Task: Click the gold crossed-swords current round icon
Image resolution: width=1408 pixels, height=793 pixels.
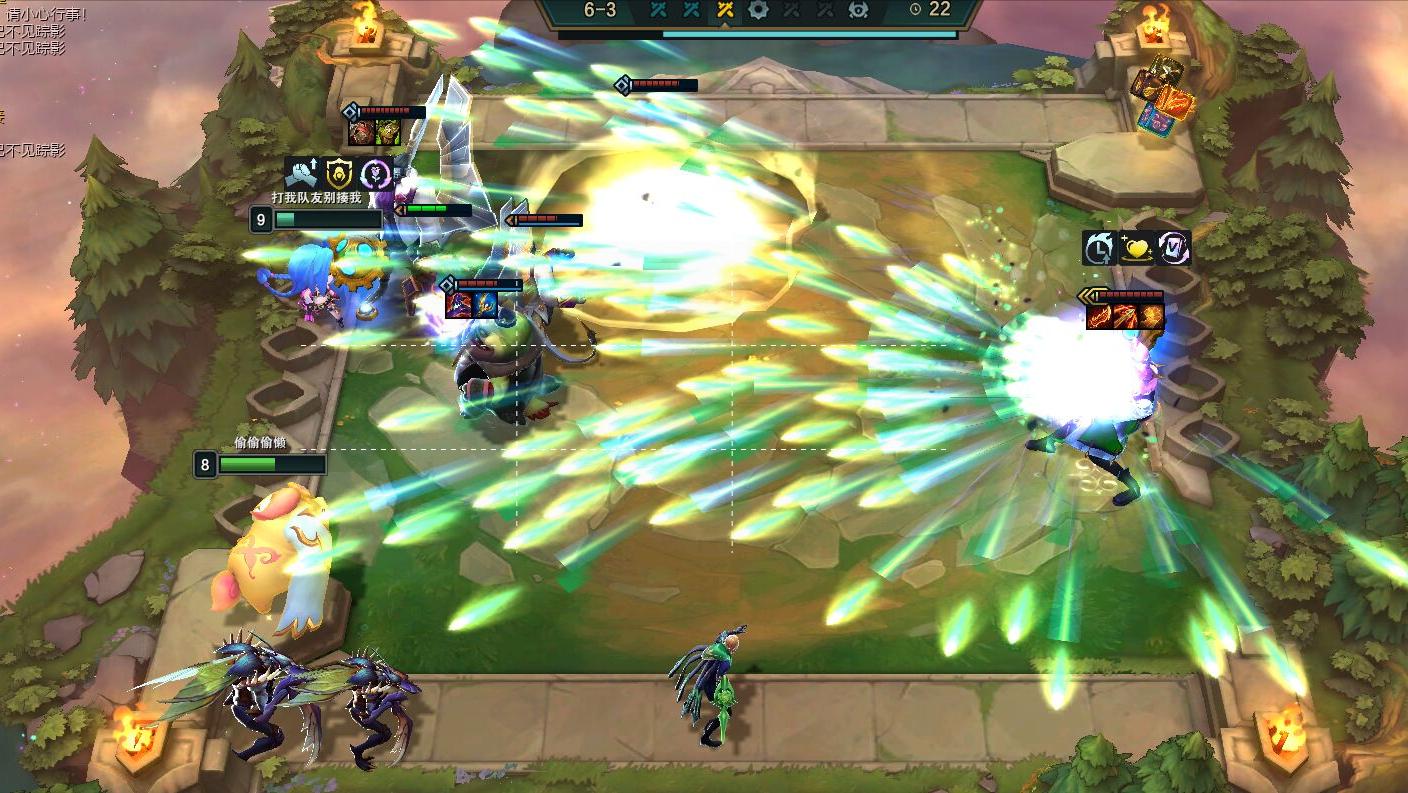Action: (724, 11)
